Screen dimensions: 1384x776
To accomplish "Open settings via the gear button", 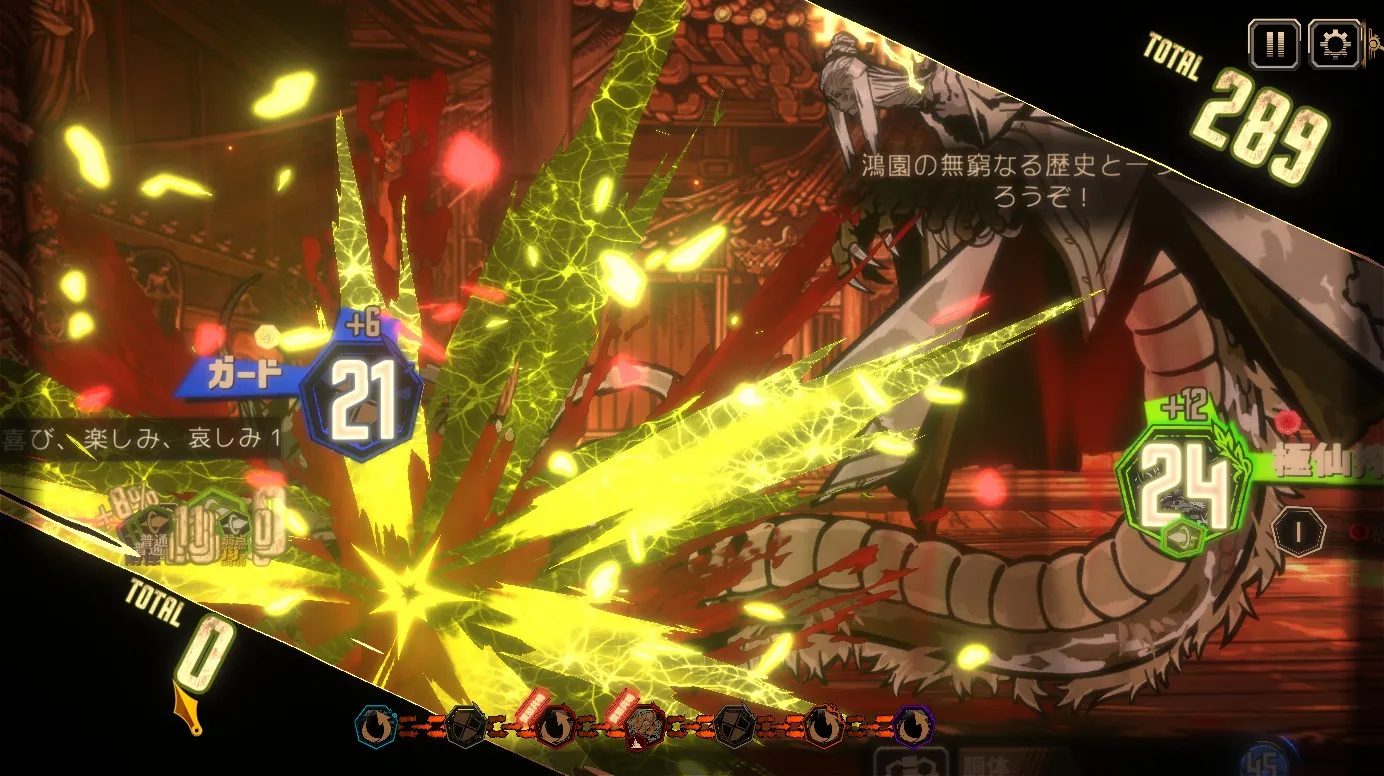I will click(1334, 44).
